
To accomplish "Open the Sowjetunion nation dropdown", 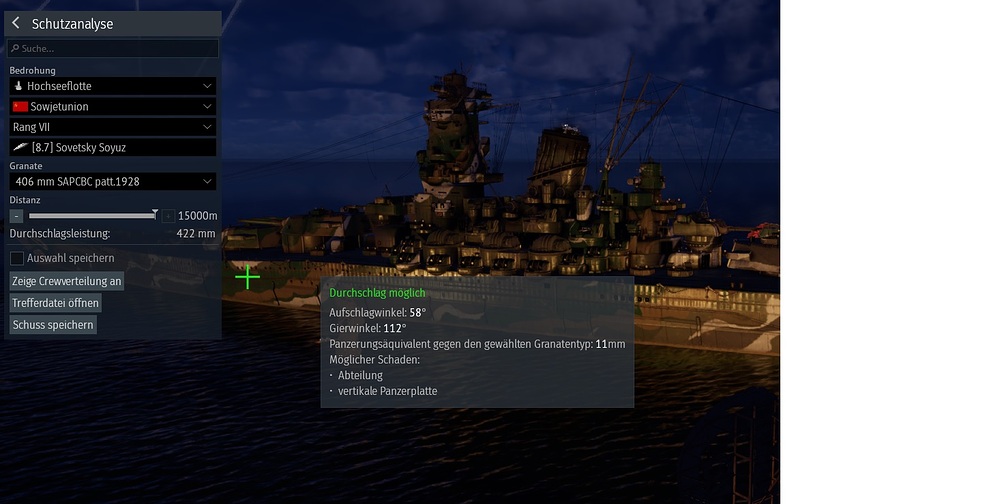I will coord(113,107).
